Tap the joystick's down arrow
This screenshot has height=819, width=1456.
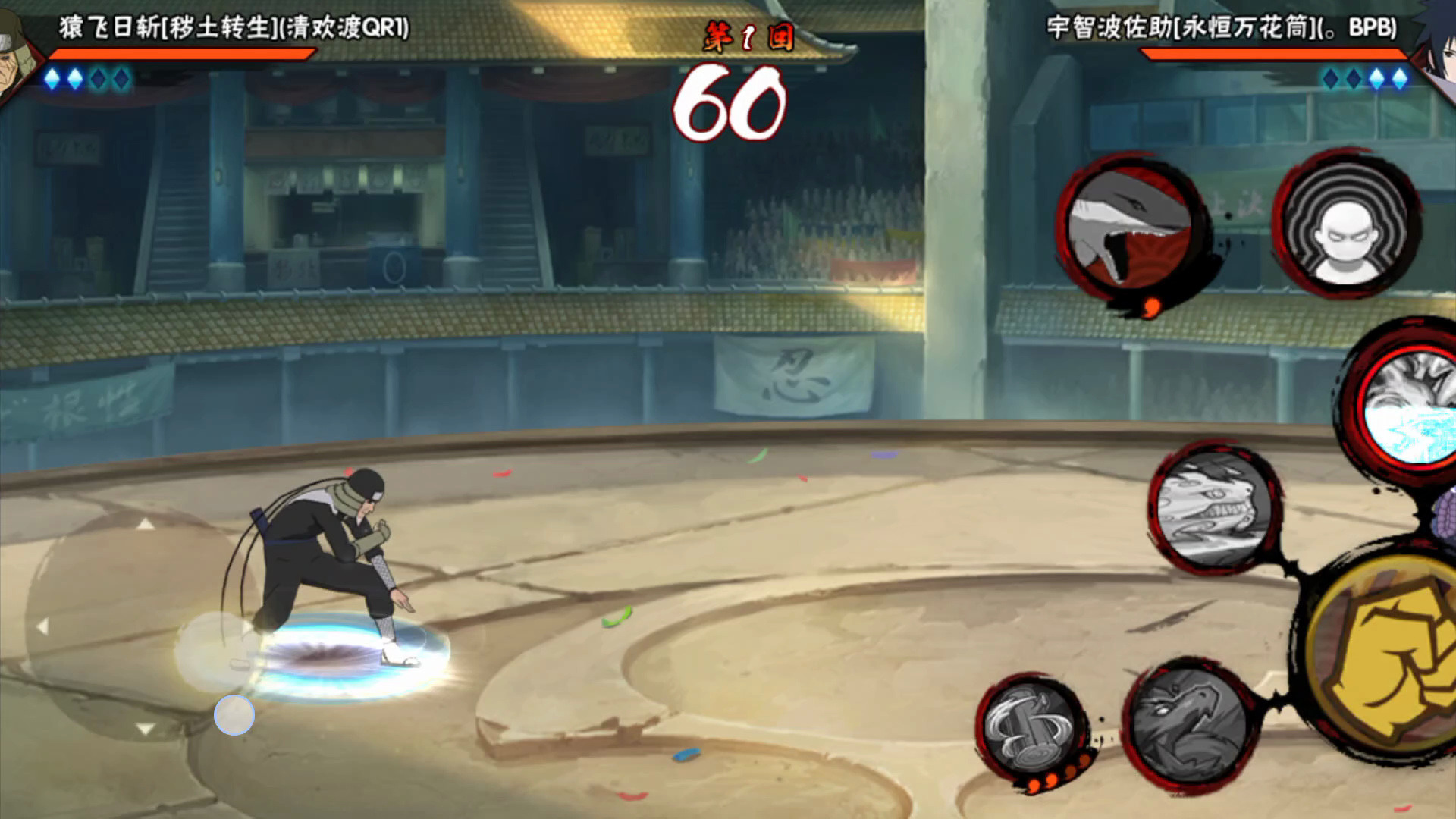tap(146, 729)
